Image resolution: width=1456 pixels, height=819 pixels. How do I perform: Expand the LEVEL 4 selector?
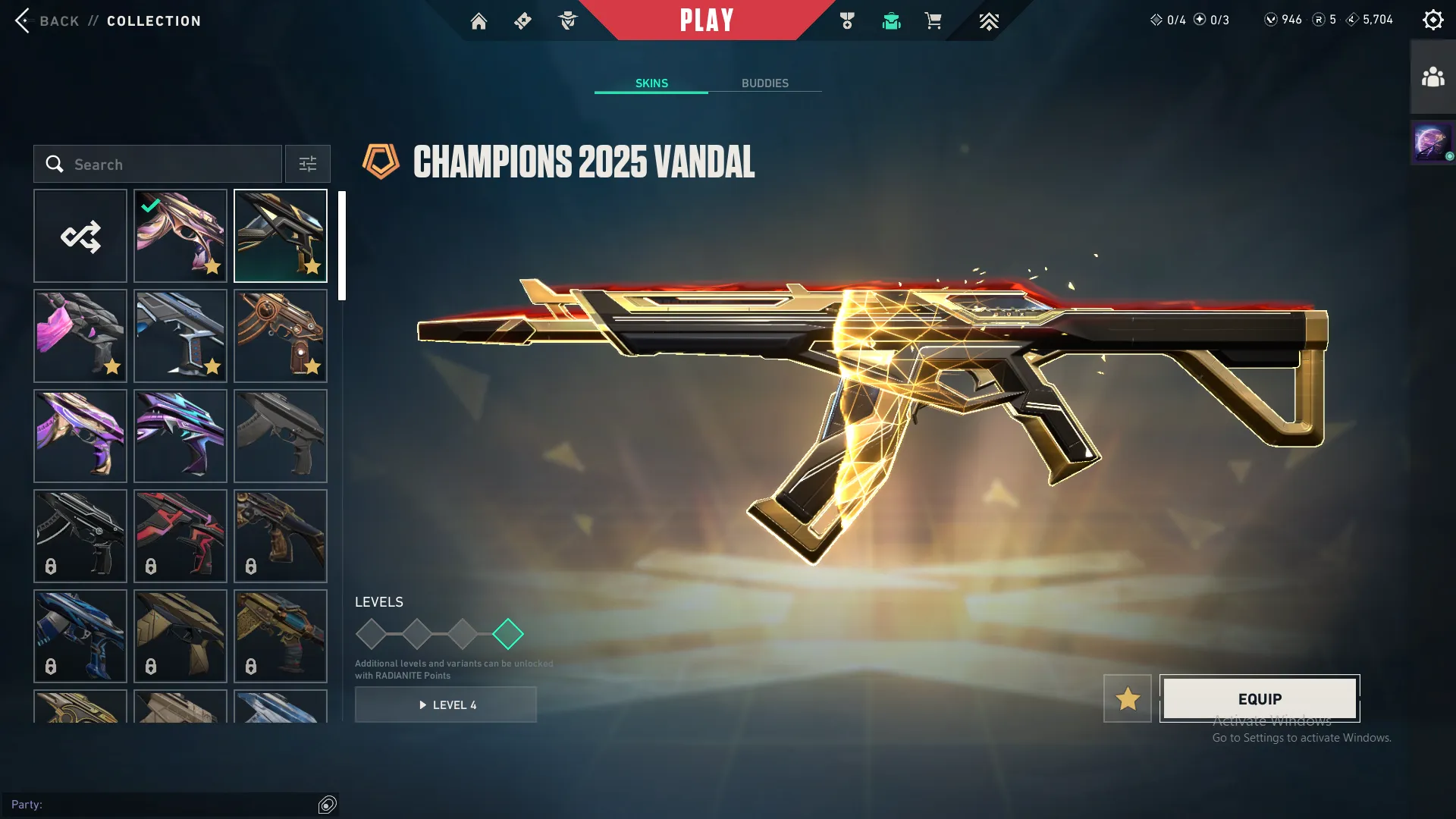[x=446, y=704]
